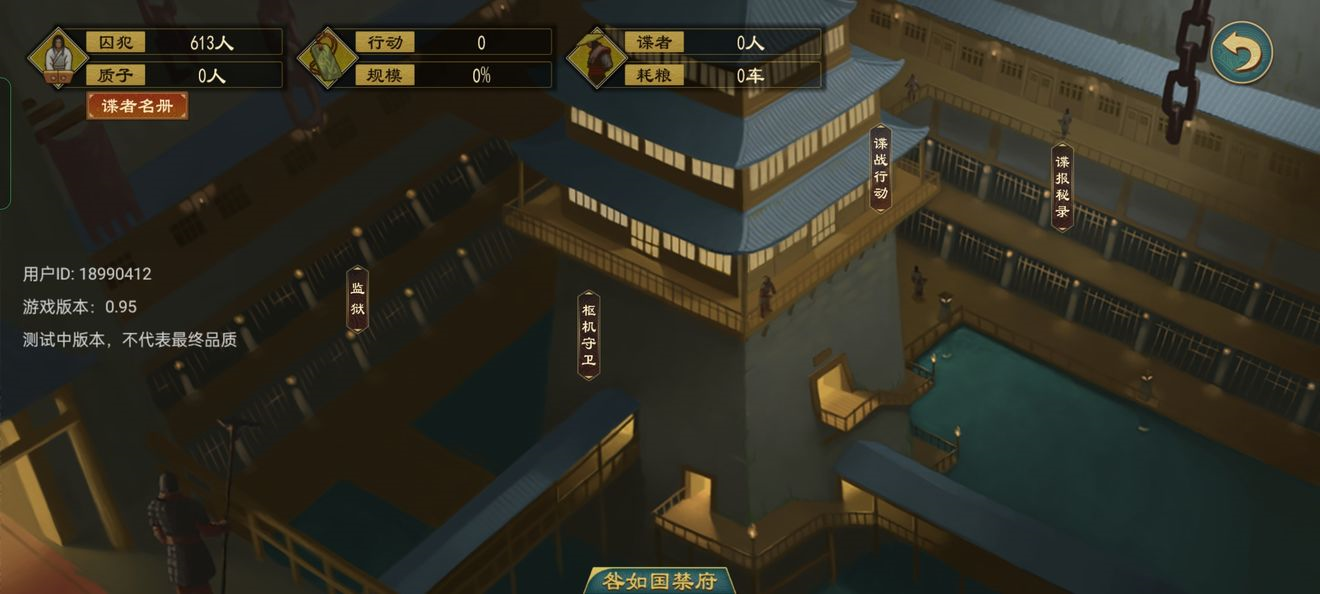The height and width of the screenshot is (594, 1320).
Task: Click the 咎如国禁府 location banner
Action: coord(660,581)
